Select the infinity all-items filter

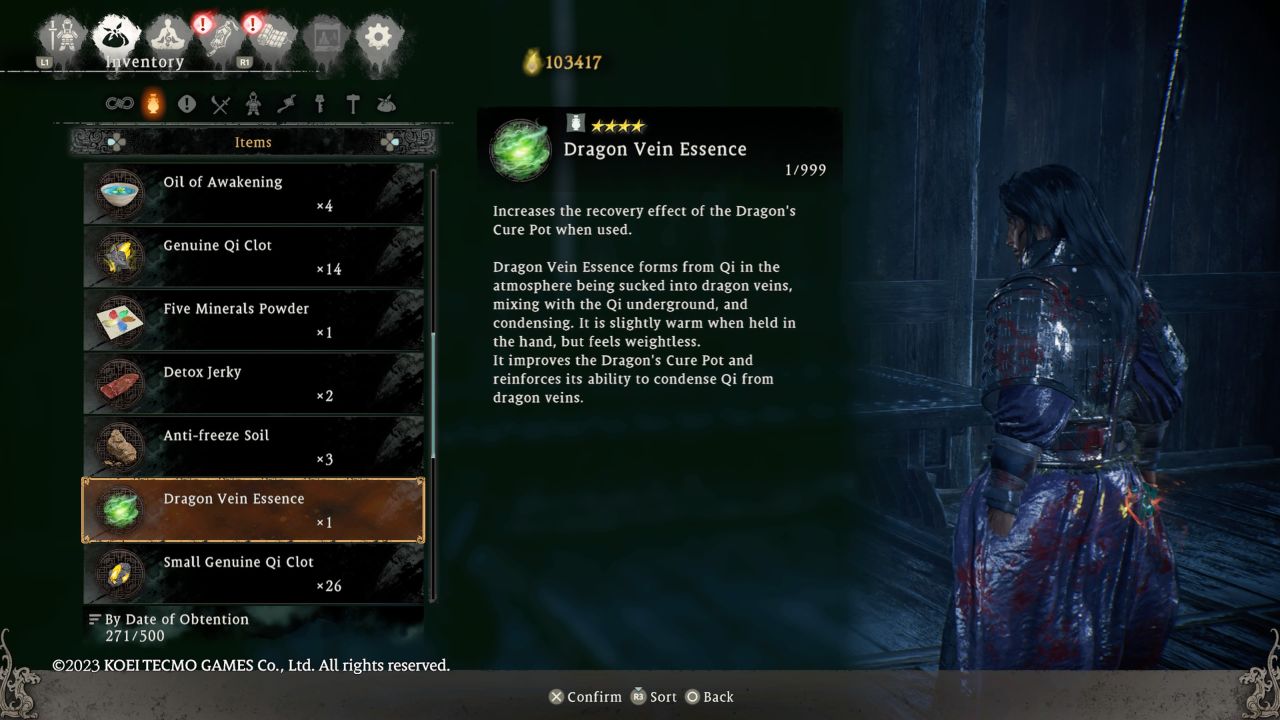[x=120, y=103]
